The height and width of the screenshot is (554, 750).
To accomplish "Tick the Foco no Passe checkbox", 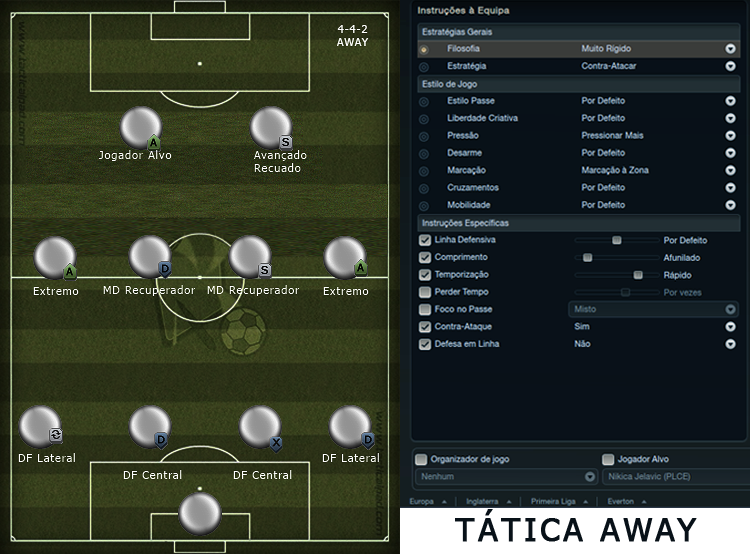I will [425, 309].
